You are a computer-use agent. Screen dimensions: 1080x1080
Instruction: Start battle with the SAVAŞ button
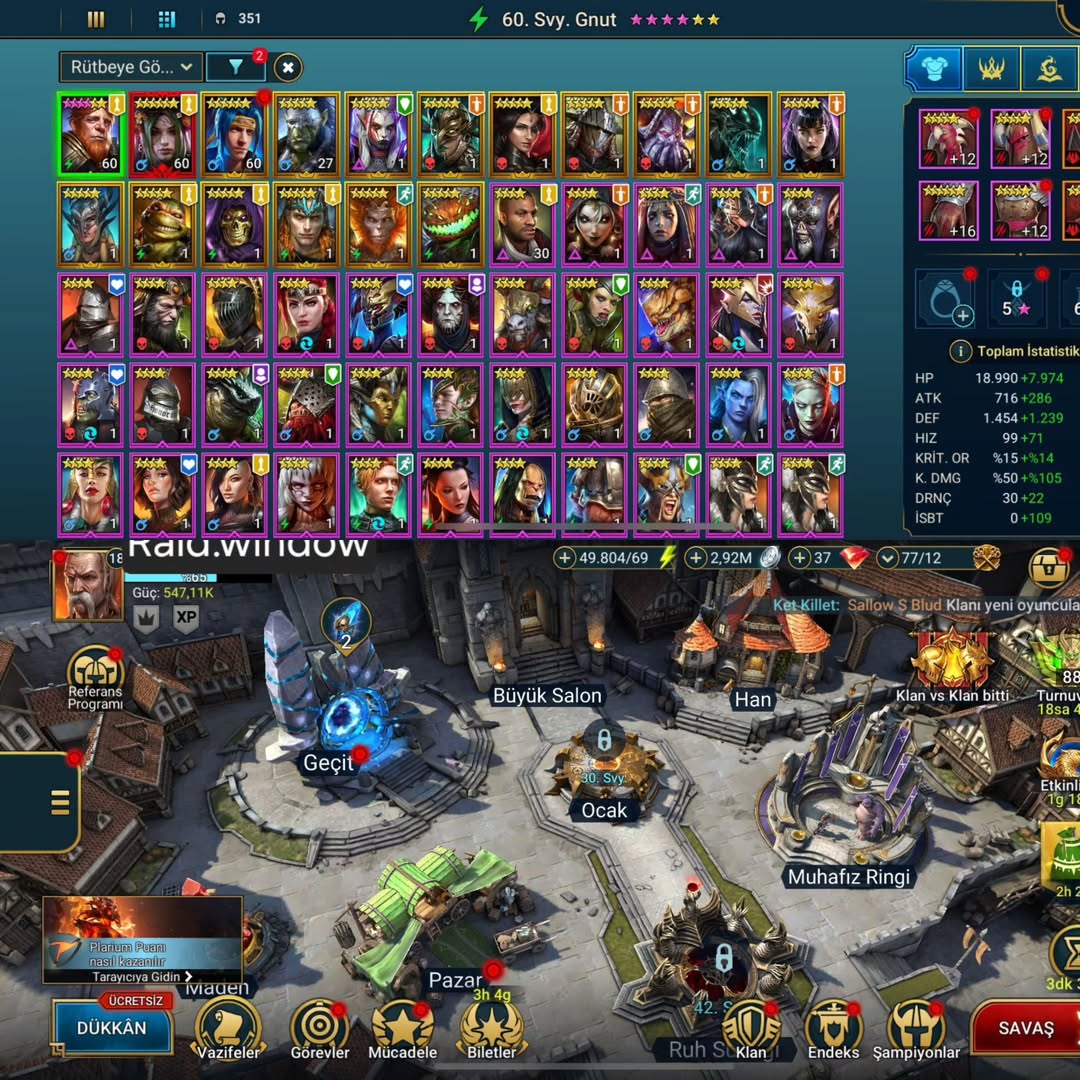pyautogui.click(x=1025, y=1028)
